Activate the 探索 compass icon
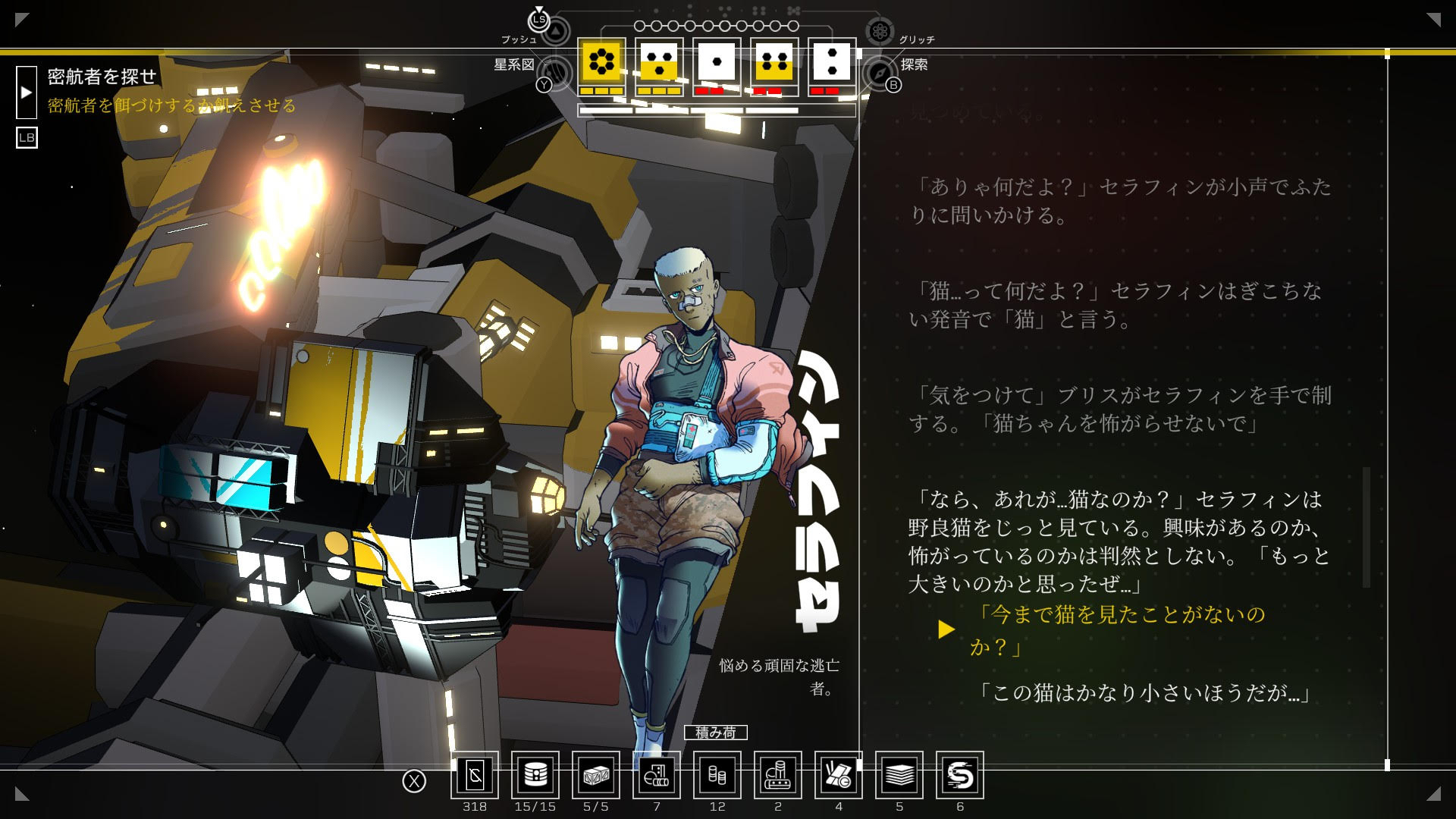 click(879, 73)
